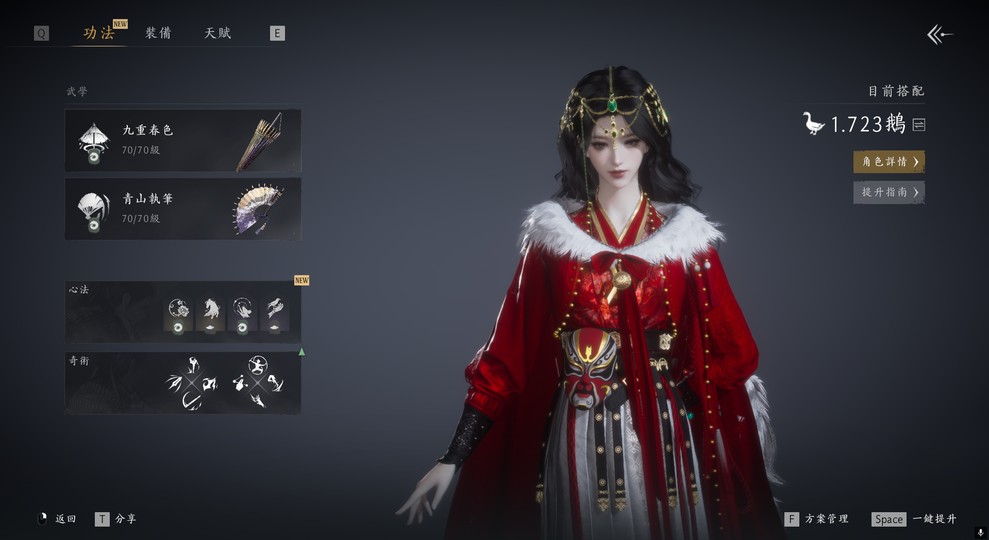This screenshot has height=540, width=989.
Task: Open 方案管理 loadout management
Action: [x=817, y=519]
